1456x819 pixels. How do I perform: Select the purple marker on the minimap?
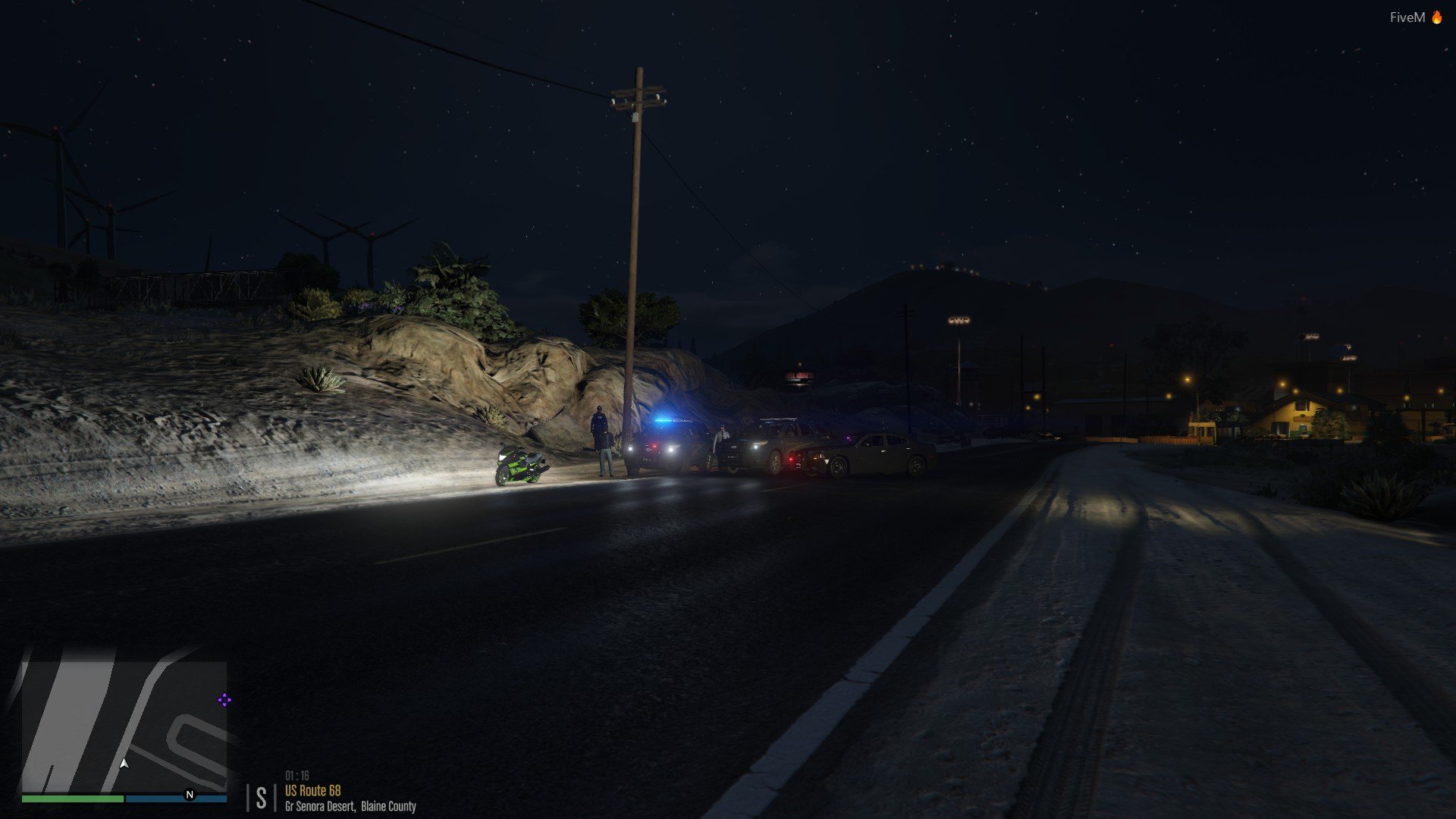click(x=224, y=700)
